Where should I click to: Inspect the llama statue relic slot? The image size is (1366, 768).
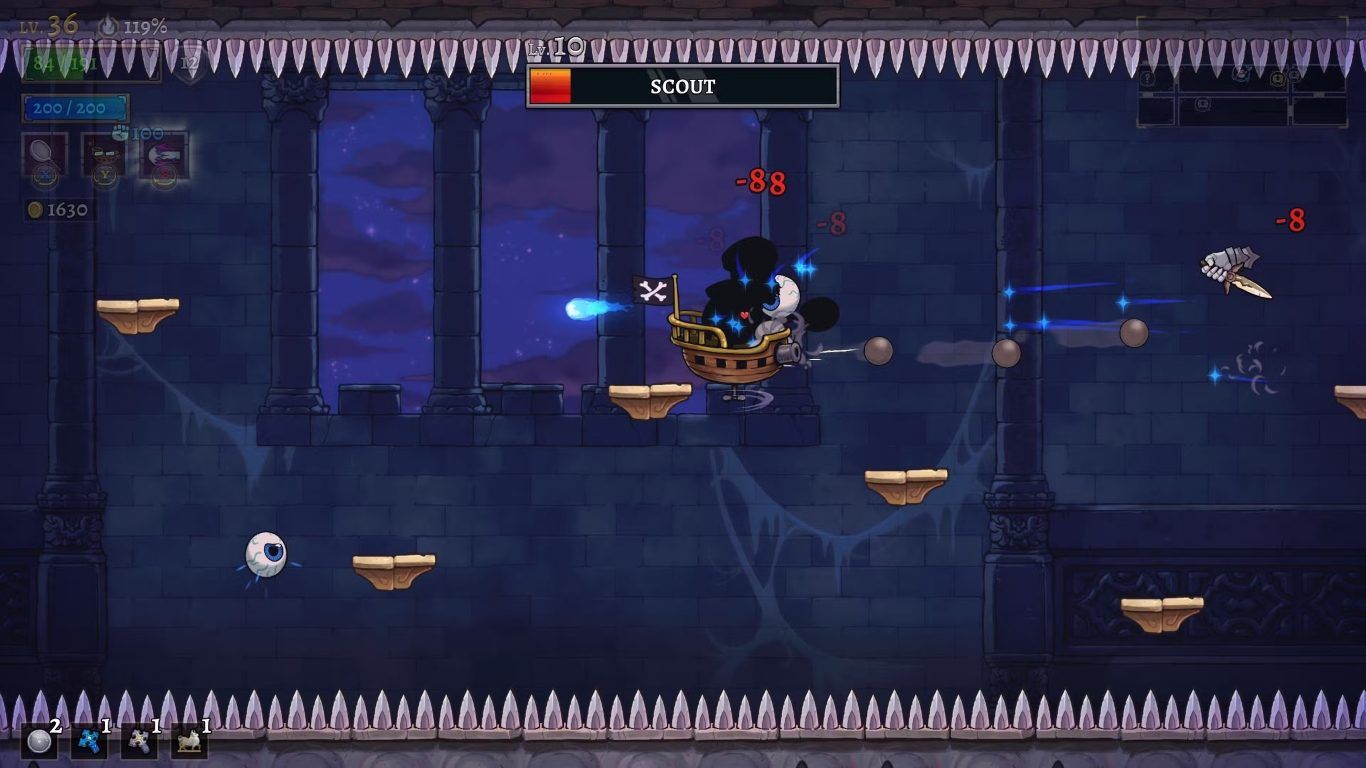(189, 741)
